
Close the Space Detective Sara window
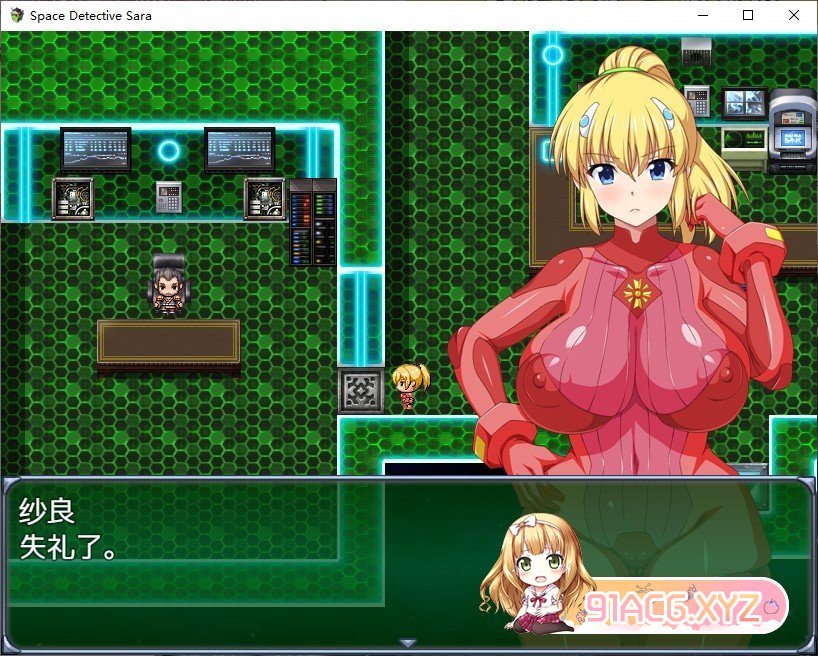pyautogui.click(x=794, y=15)
